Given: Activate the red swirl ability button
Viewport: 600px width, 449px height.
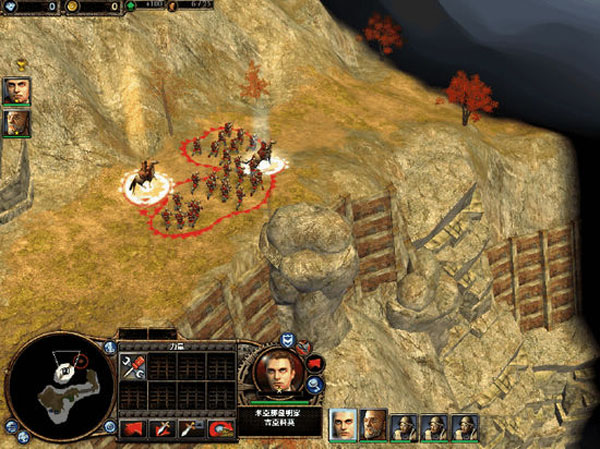Looking at the screenshot, I should pyautogui.click(x=222, y=428).
